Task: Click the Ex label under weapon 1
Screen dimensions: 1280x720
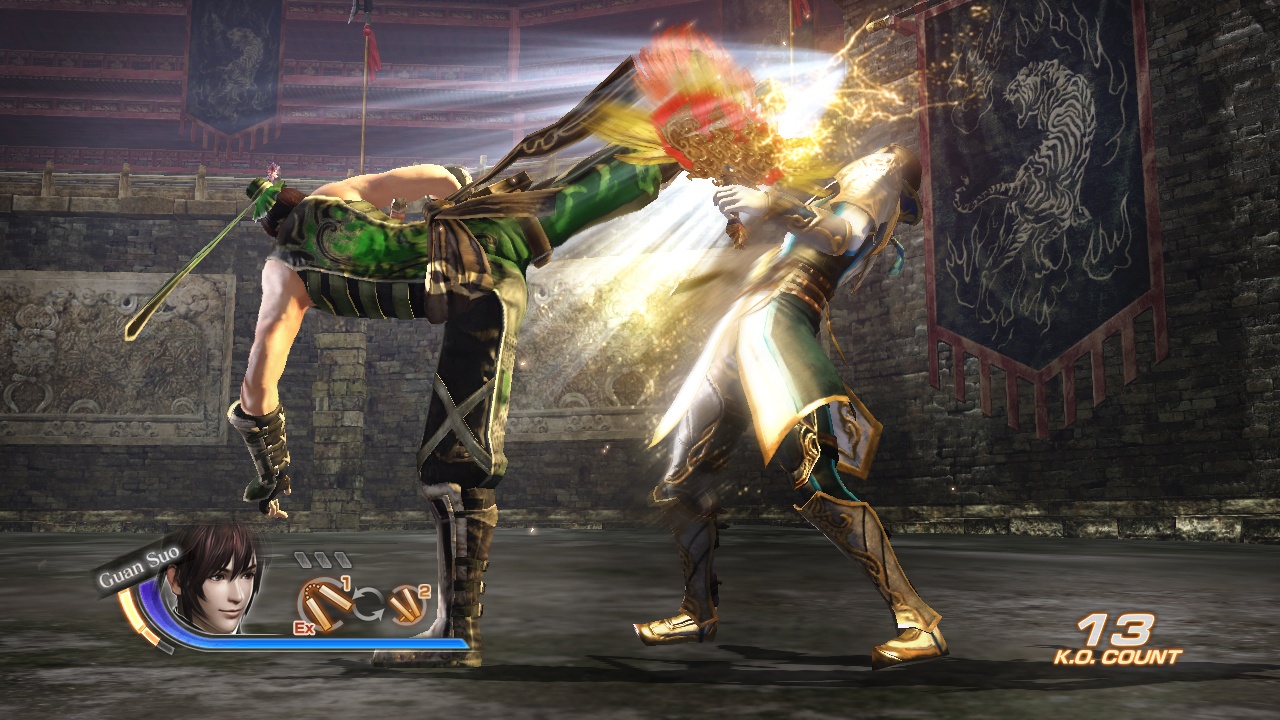Action: pos(303,630)
